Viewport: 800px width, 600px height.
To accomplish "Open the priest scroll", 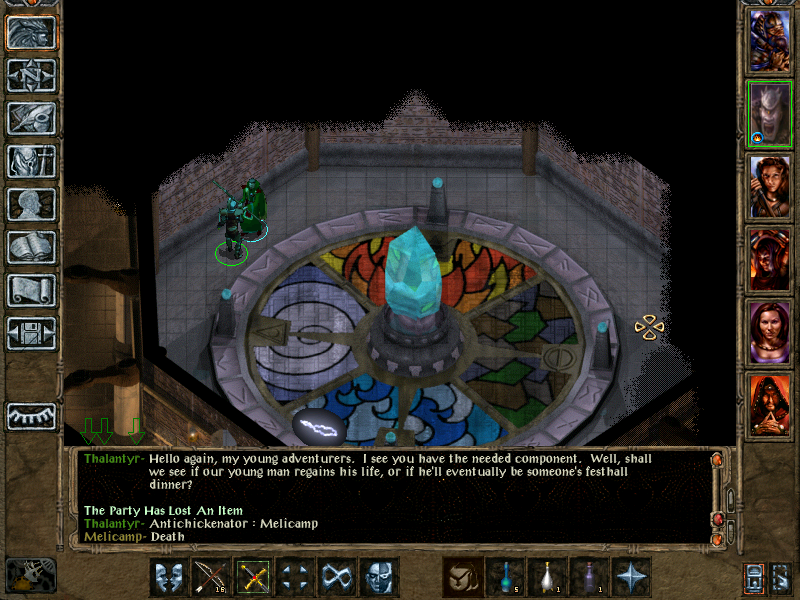I will tap(32, 290).
